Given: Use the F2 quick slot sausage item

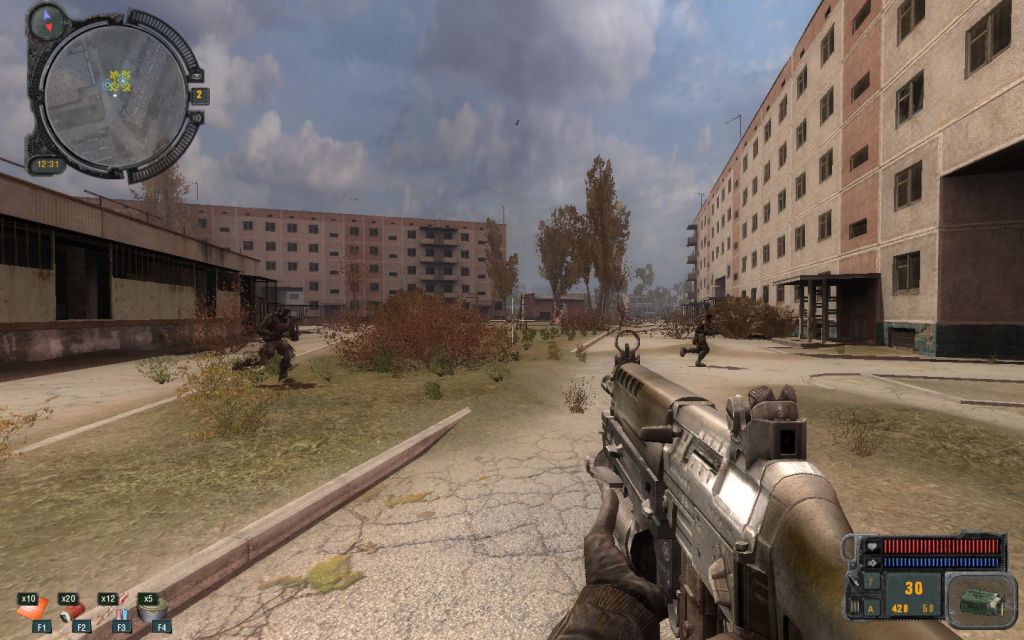Looking at the screenshot, I should (72, 609).
